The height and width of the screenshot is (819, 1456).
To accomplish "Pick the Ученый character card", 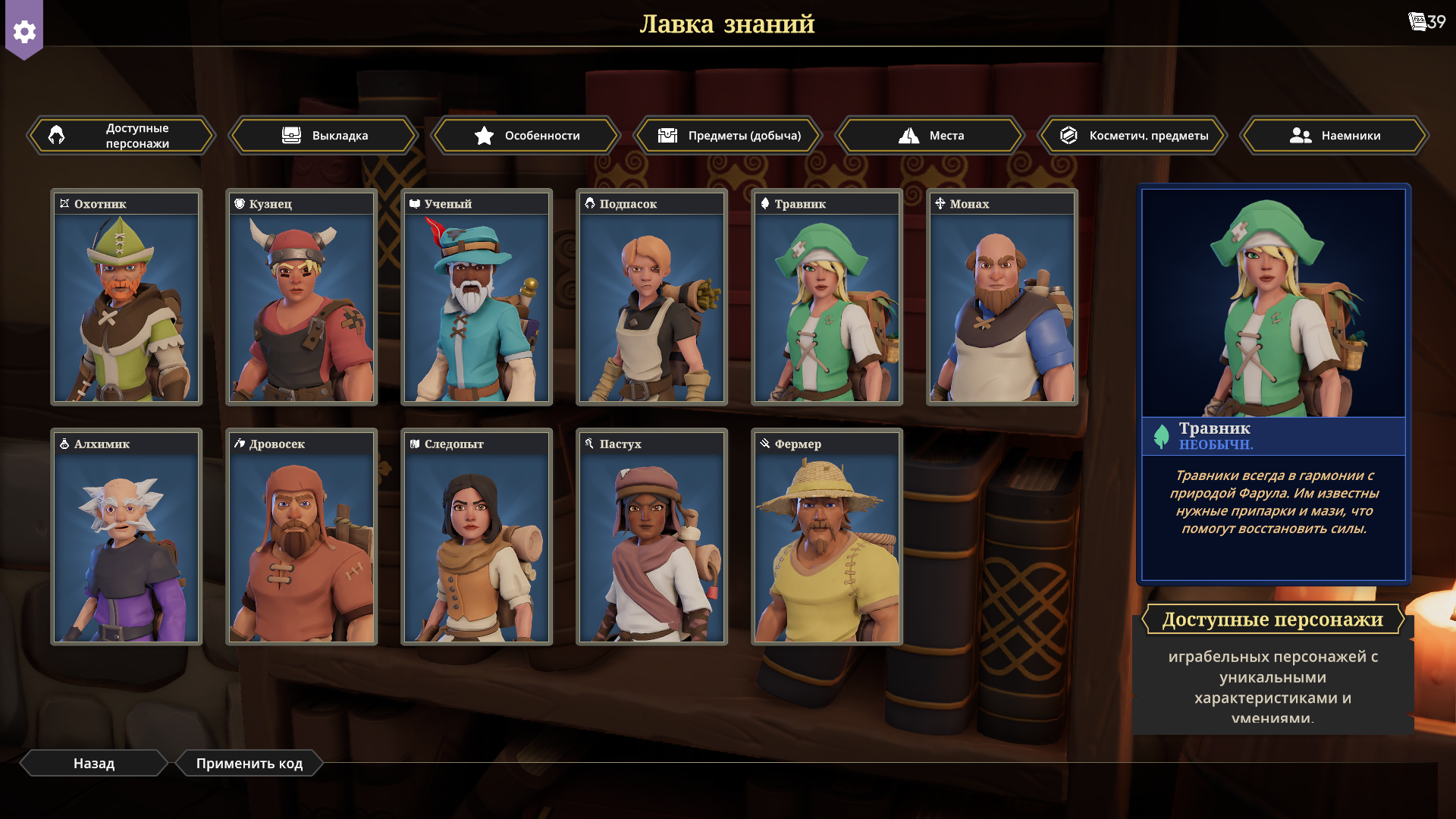I will pos(477,297).
